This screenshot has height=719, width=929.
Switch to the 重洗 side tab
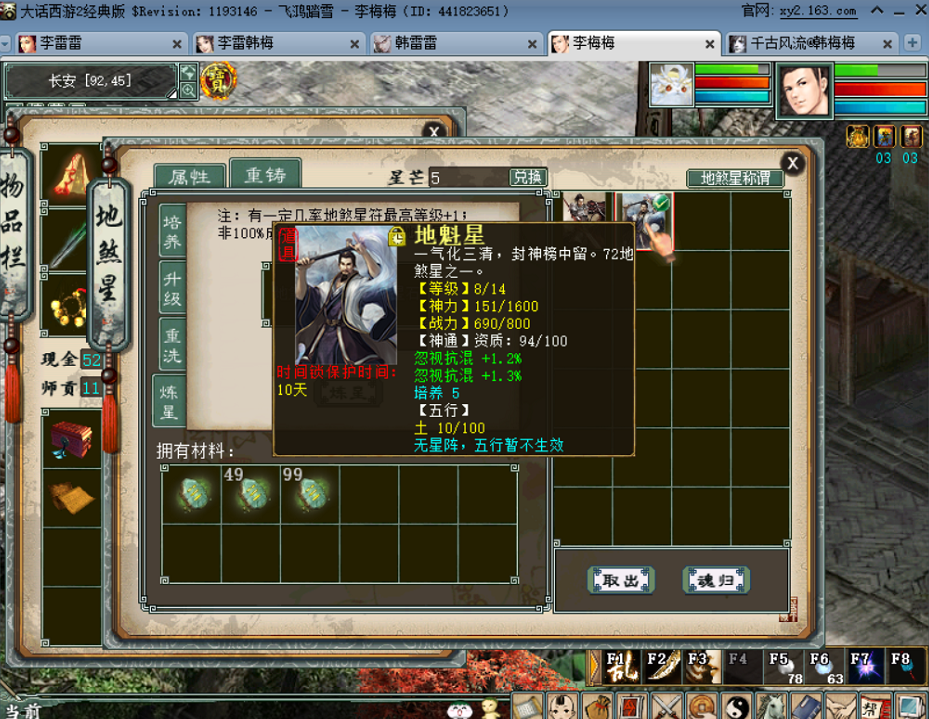(172, 345)
